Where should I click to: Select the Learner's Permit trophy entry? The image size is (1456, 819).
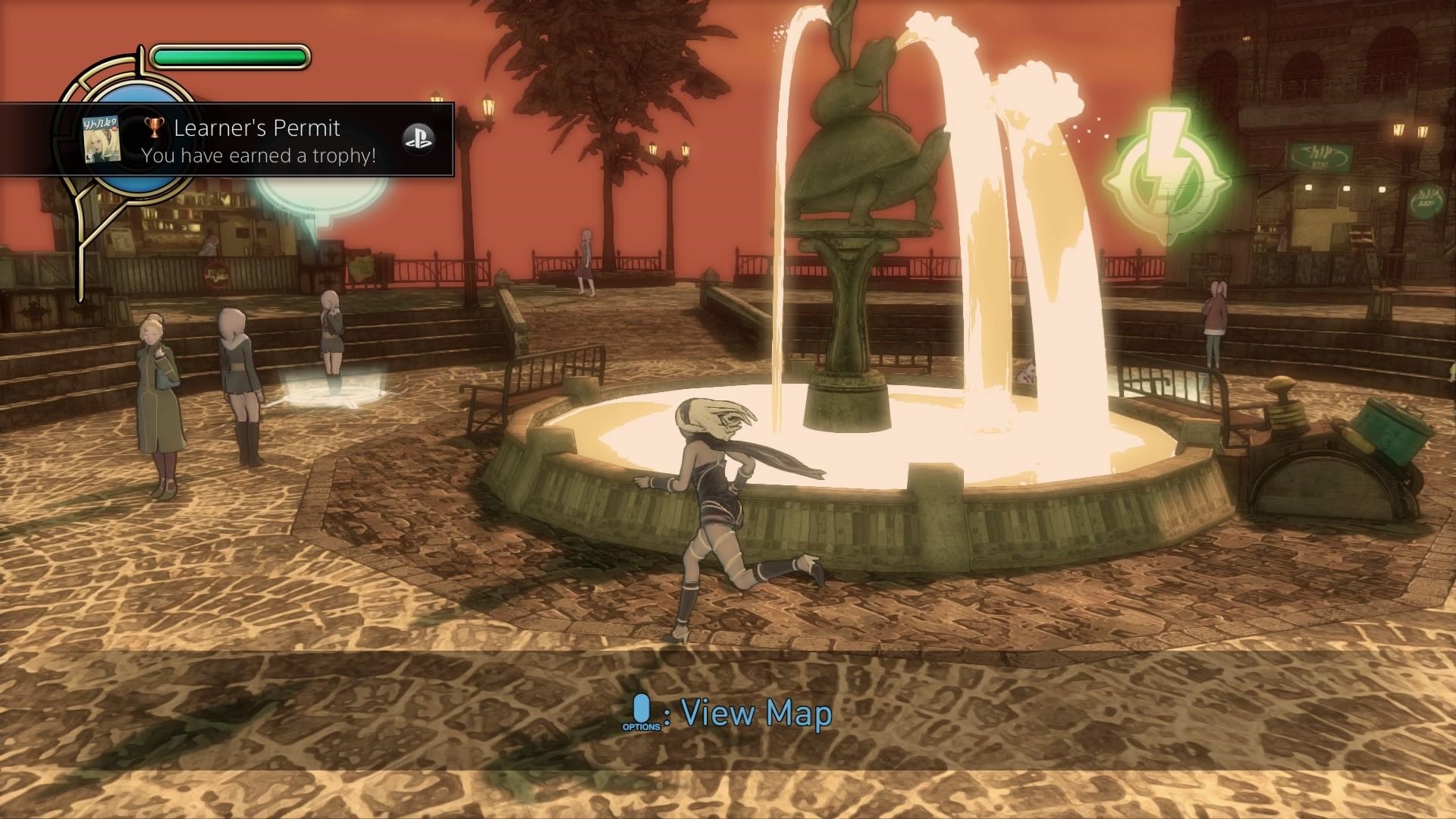256,128
